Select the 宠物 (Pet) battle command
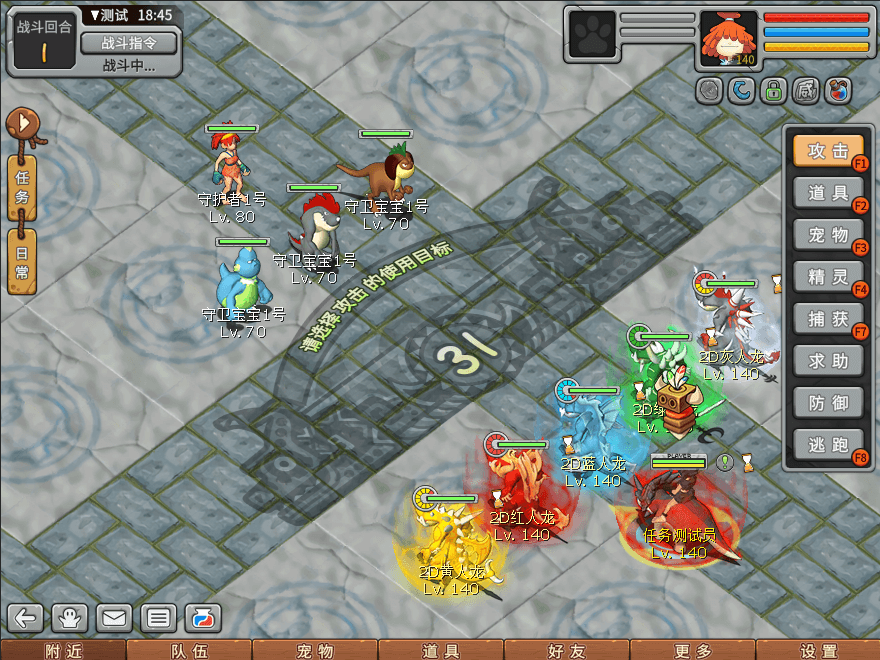Viewport: 880px width, 660px height. 827,235
